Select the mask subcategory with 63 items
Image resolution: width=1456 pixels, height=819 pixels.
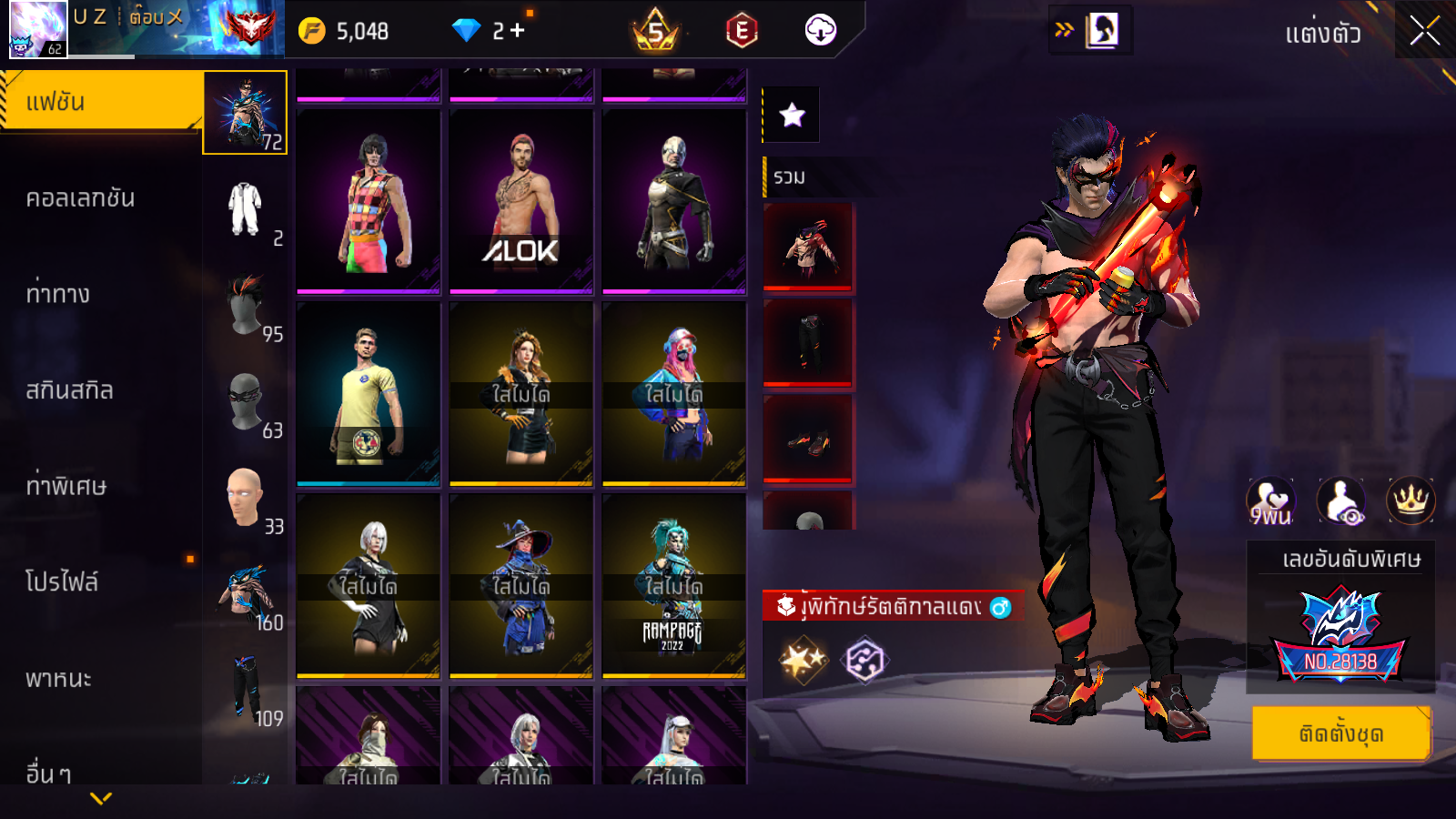246,402
